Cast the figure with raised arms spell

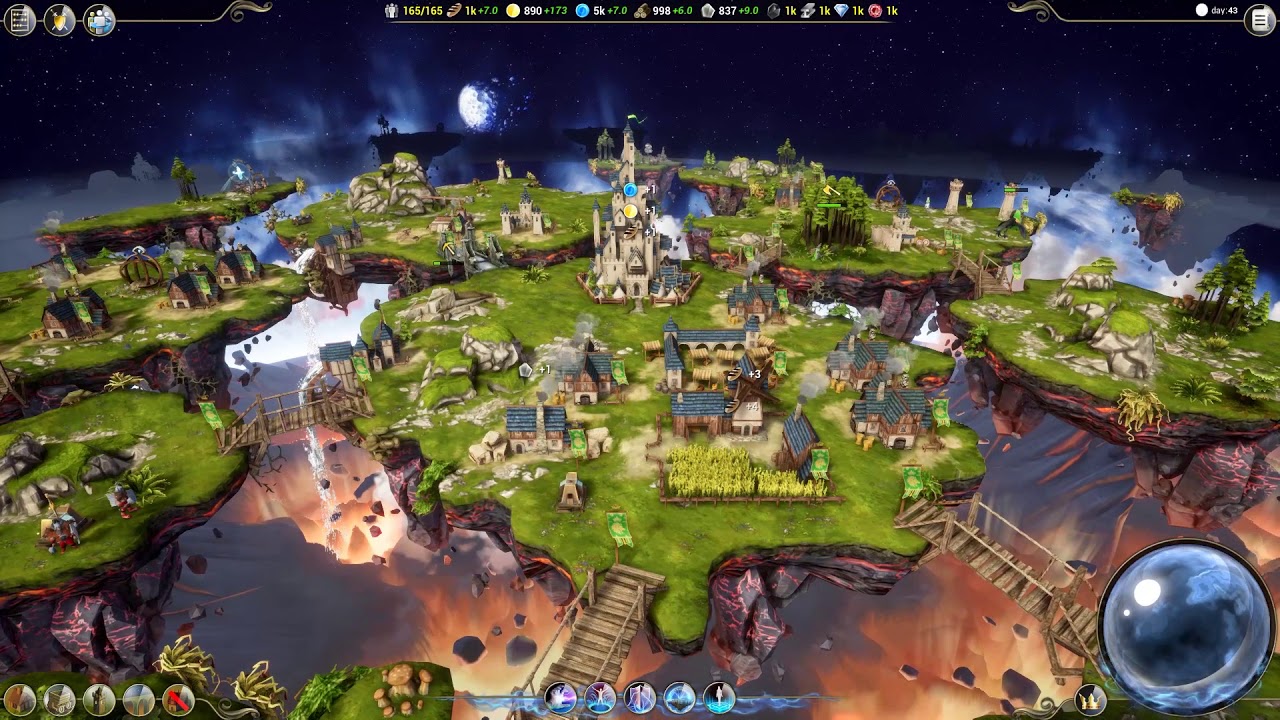(600, 697)
